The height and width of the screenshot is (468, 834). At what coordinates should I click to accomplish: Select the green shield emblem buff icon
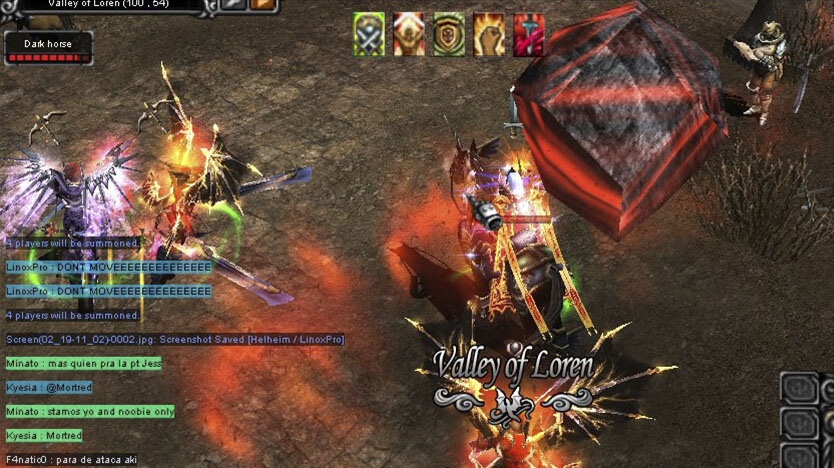pos(449,35)
